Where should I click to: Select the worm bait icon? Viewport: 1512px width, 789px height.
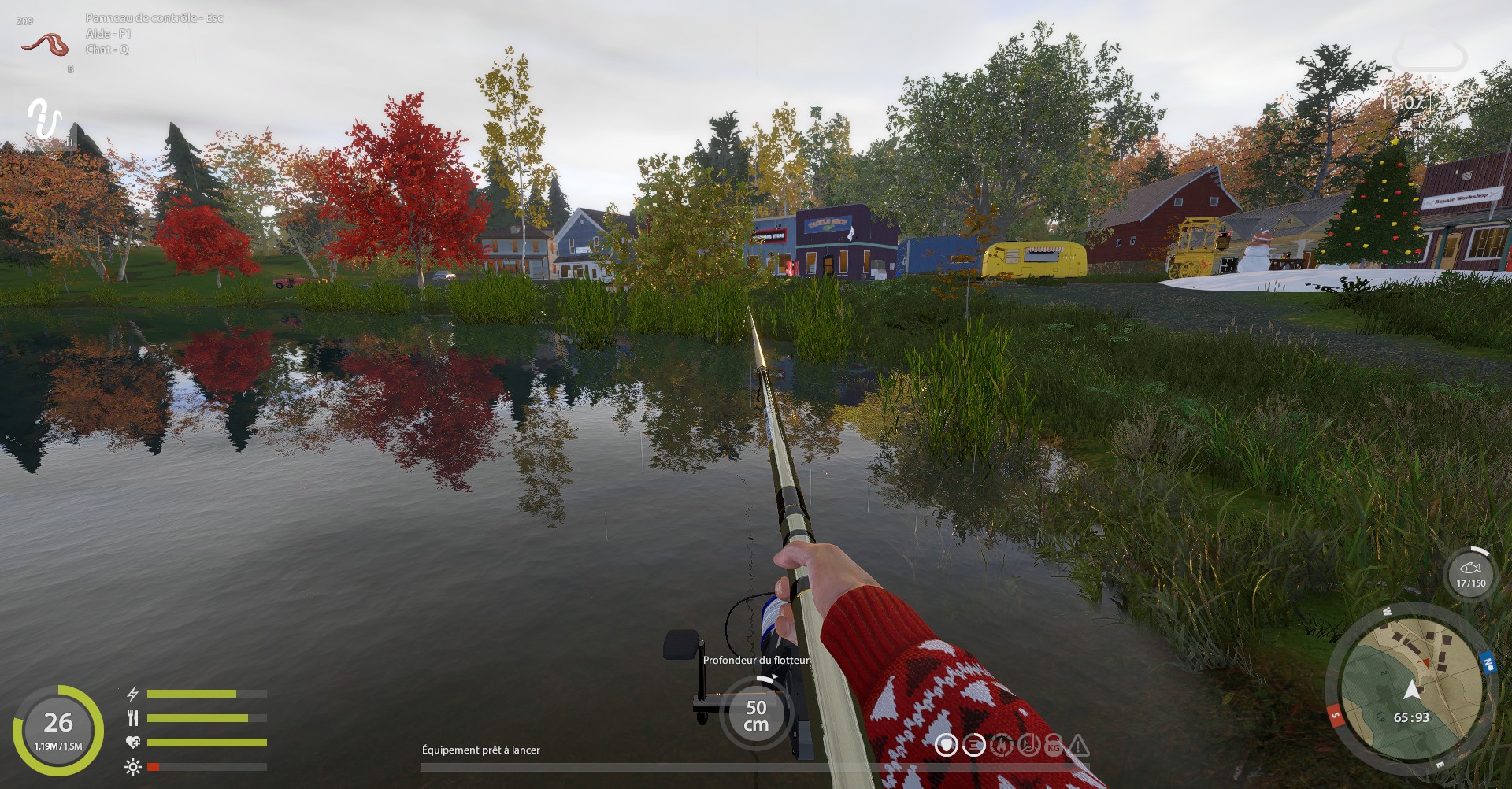tap(45, 43)
